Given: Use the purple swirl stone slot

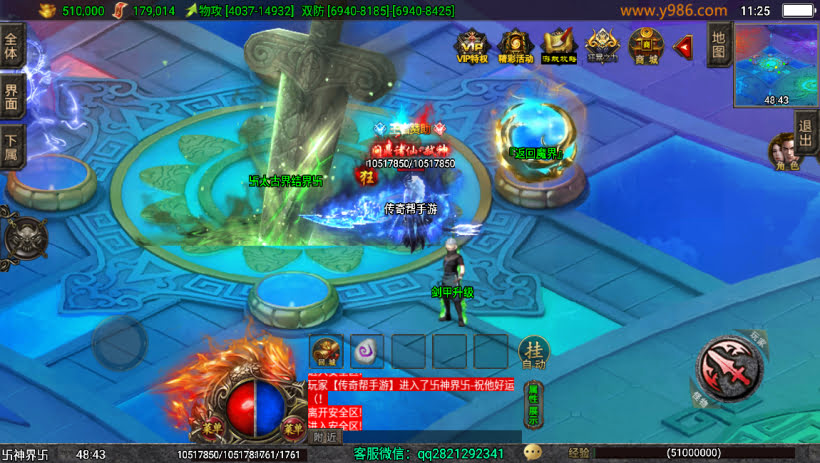Looking at the screenshot, I should (x=368, y=351).
